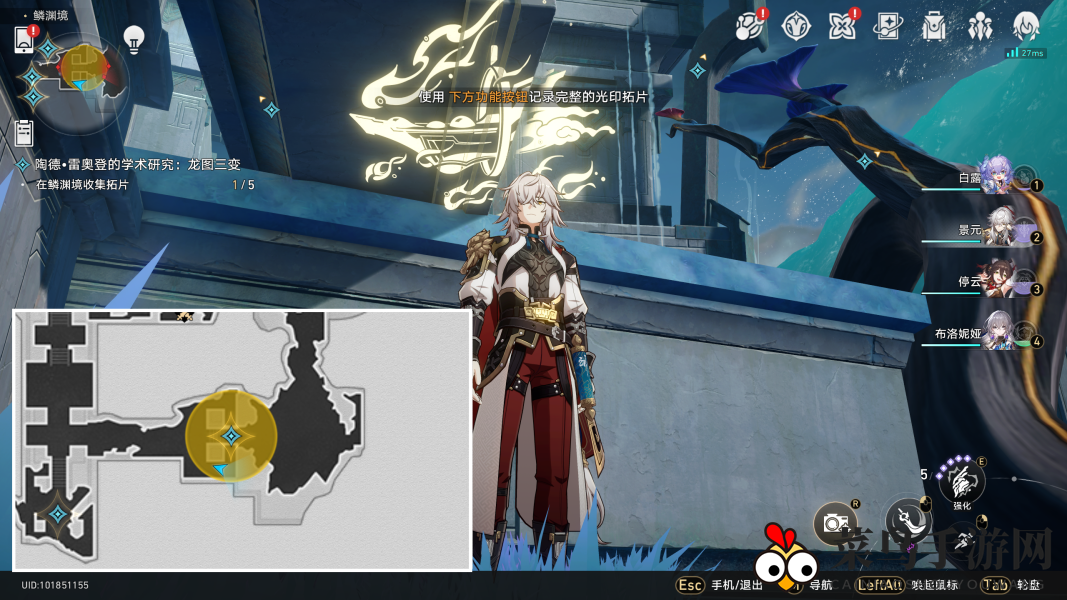This screenshot has height=600, width=1067.
Task: Open the phone menu icon
Action: click(x=24, y=40)
